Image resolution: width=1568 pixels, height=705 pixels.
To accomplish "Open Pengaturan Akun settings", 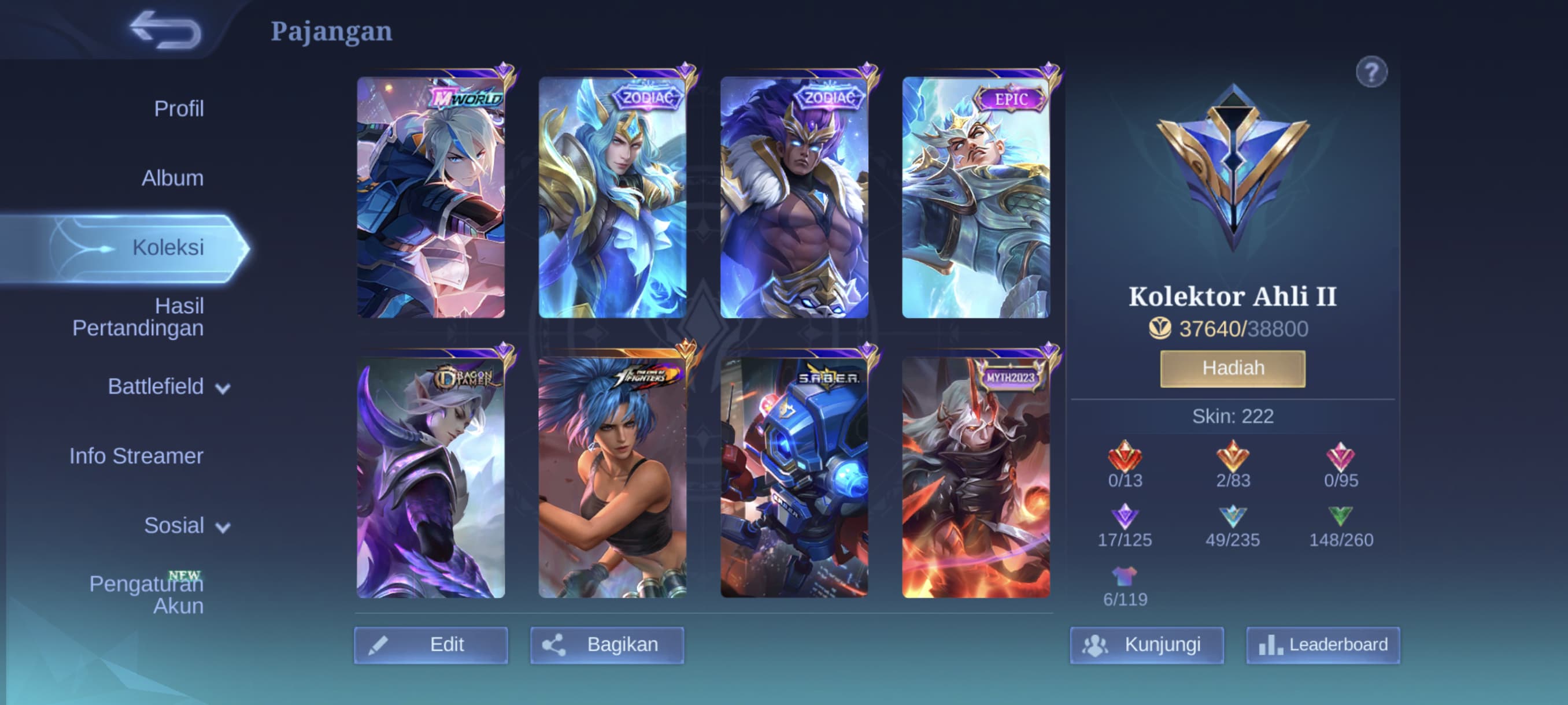I will tap(146, 594).
